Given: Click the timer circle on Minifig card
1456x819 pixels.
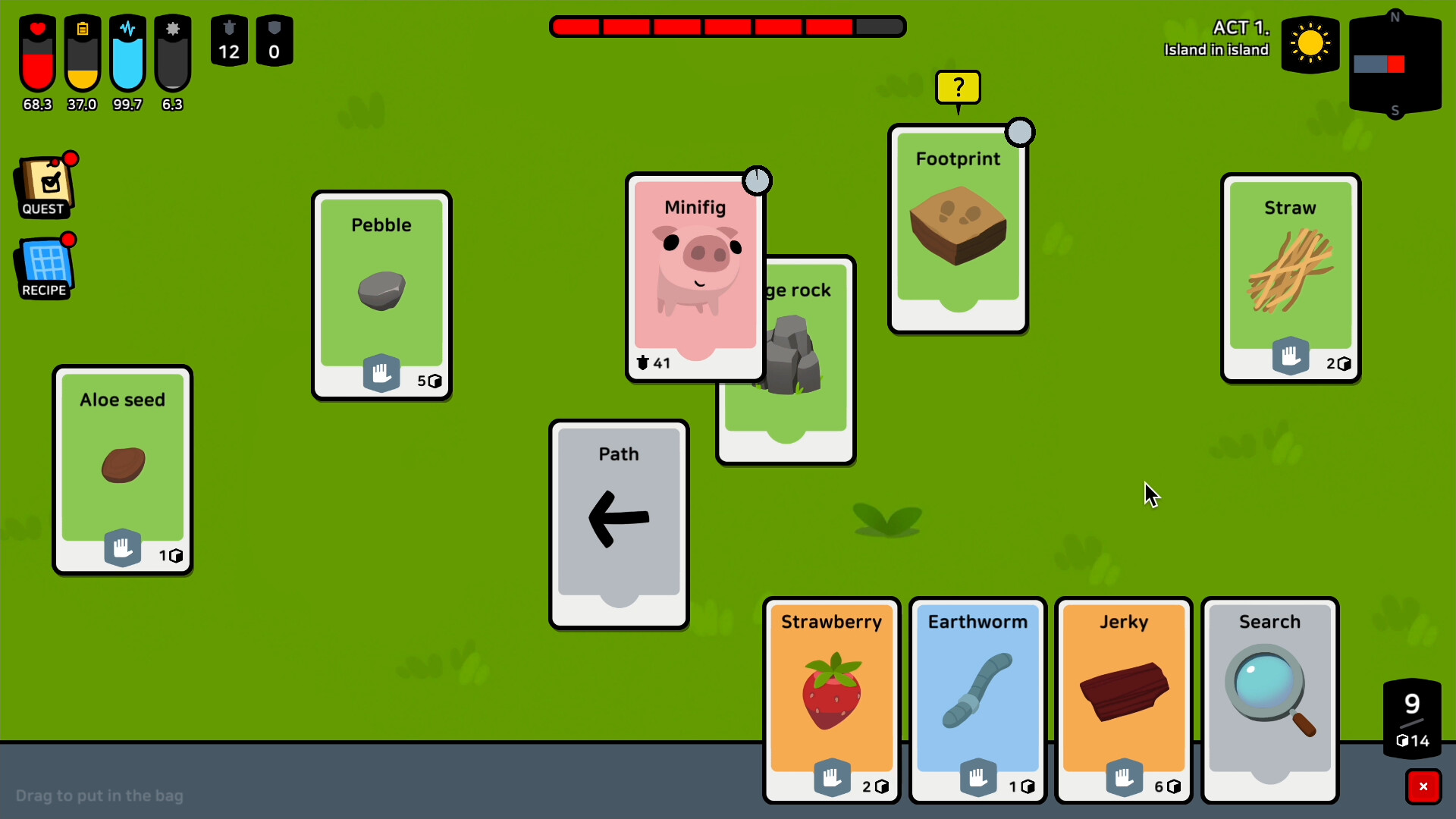Looking at the screenshot, I should tap(758, 180).
